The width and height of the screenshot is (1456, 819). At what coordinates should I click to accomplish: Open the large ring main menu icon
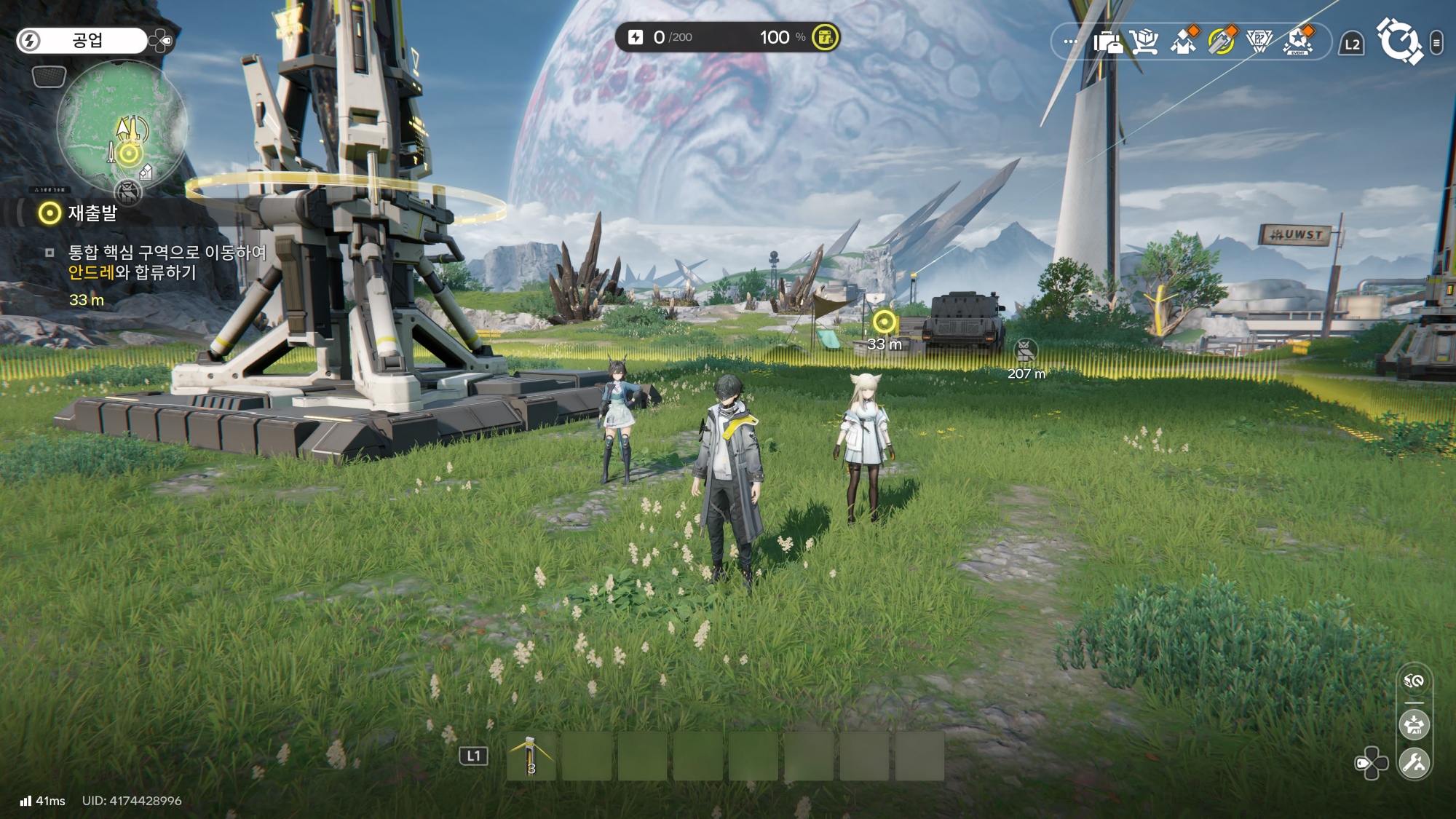click(1398, 42)
